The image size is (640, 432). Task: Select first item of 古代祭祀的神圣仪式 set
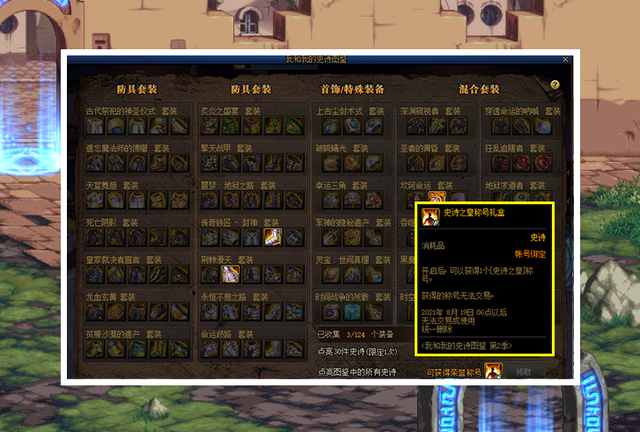[93, 125]
